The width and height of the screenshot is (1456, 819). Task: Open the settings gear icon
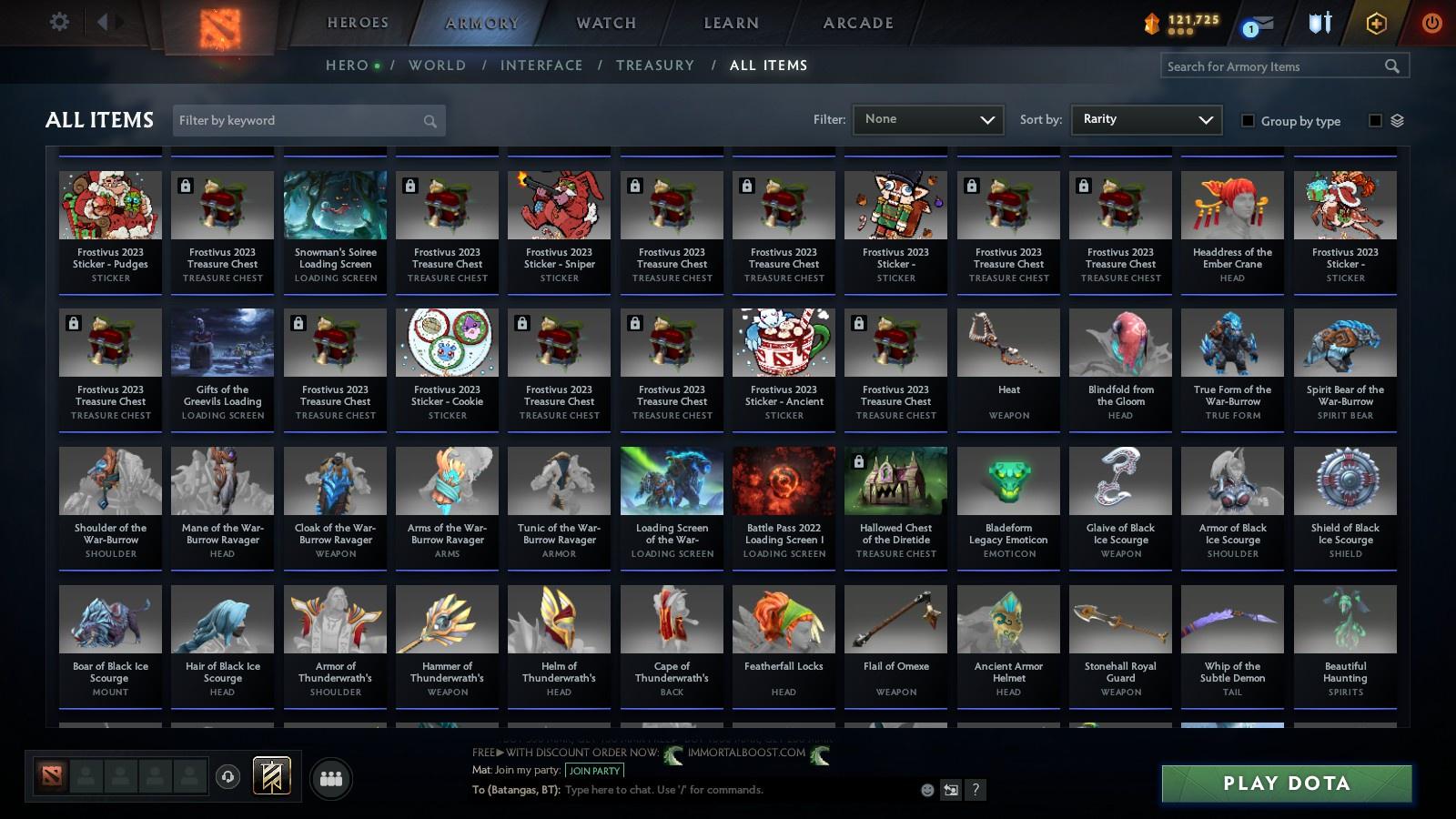tap(59, 21)
